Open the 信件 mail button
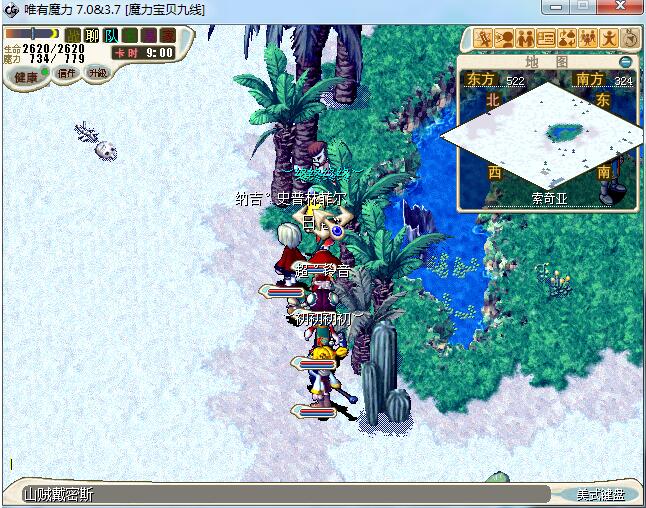Viewport: 646px width, 508px height. click(x=67, y=73)
